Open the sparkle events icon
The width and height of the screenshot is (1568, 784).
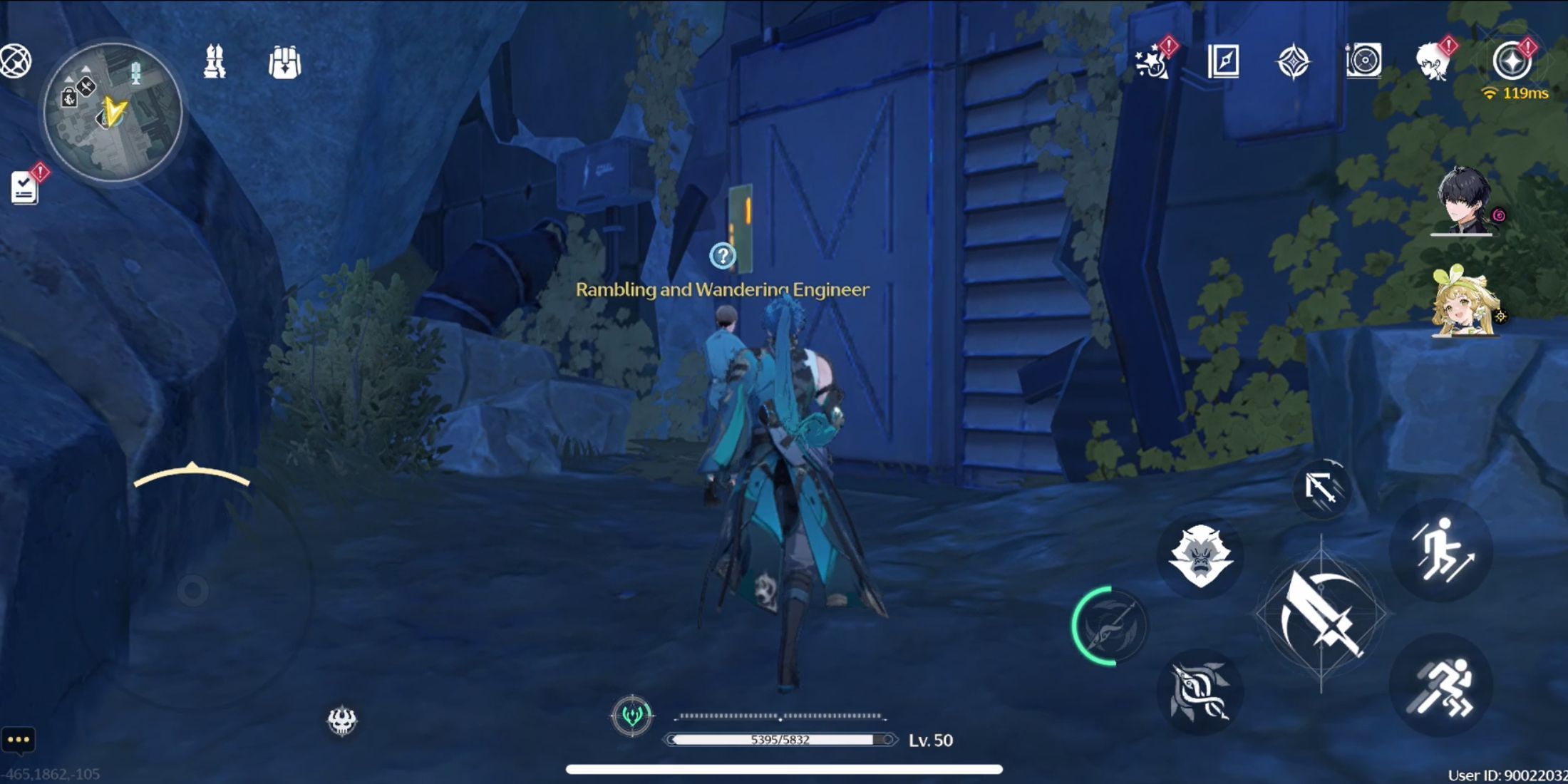point(1152,61)
